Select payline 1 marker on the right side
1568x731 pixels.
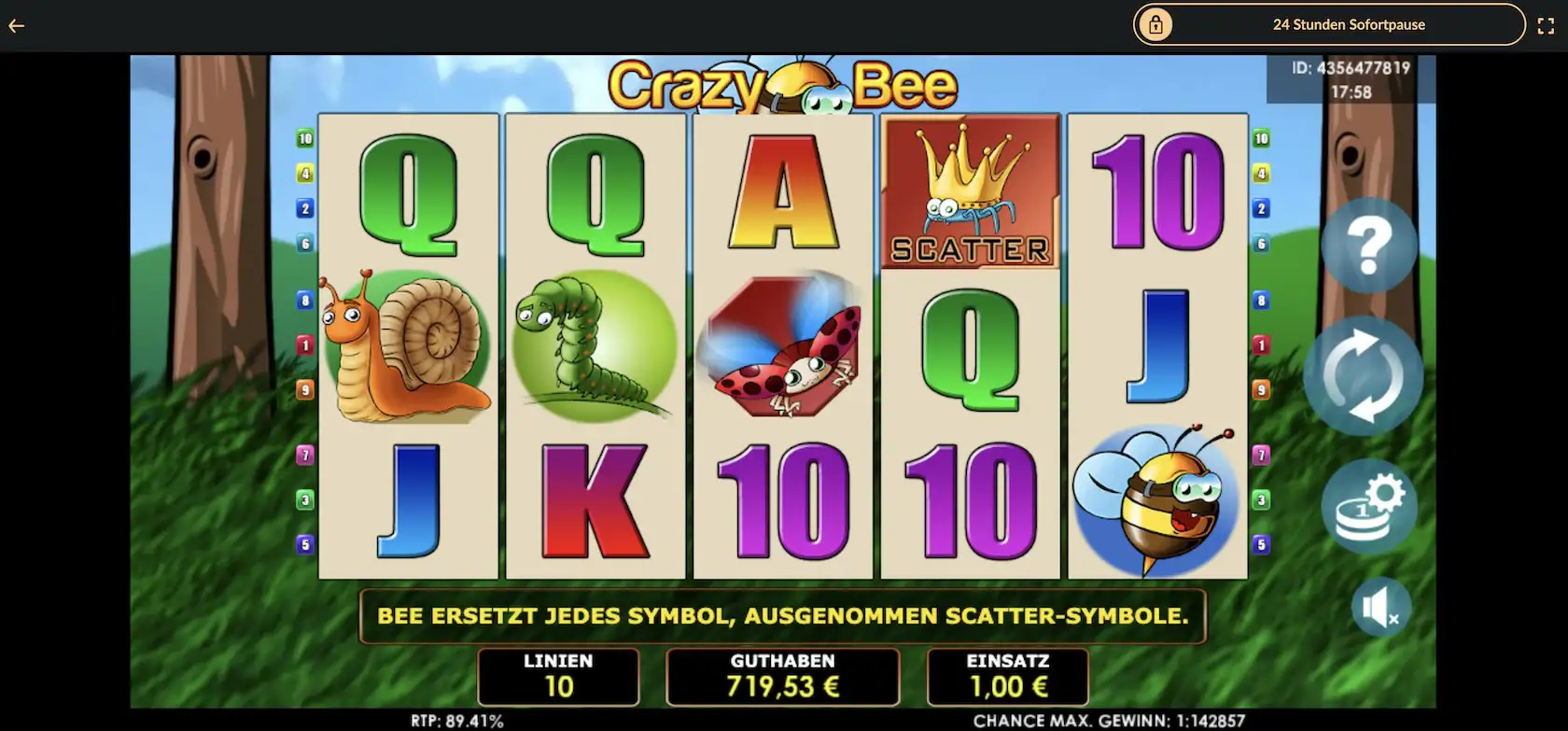point(1263,344)
